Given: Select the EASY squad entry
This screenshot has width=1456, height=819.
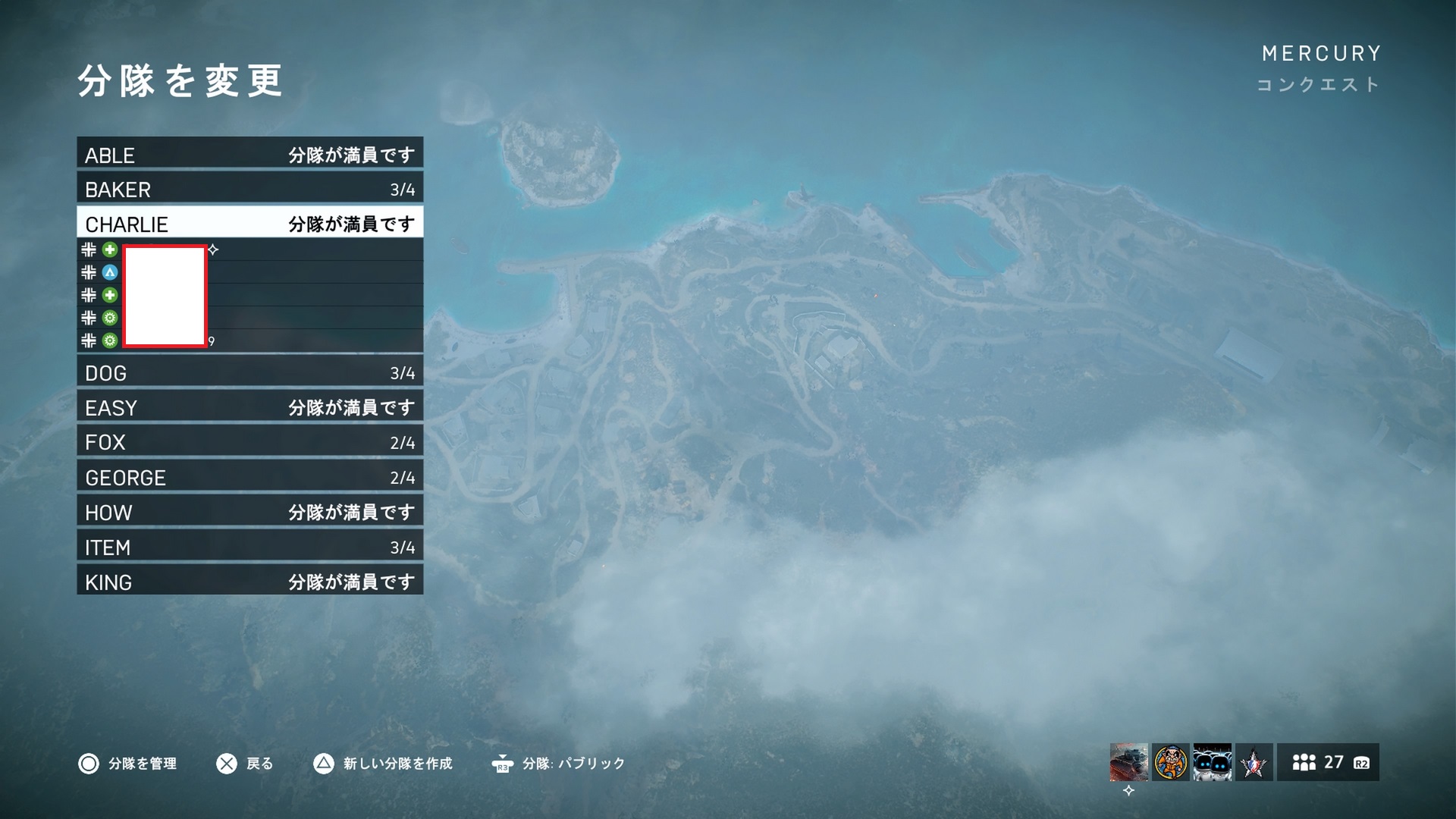Looking at the screenshot, I should (249, 407).
